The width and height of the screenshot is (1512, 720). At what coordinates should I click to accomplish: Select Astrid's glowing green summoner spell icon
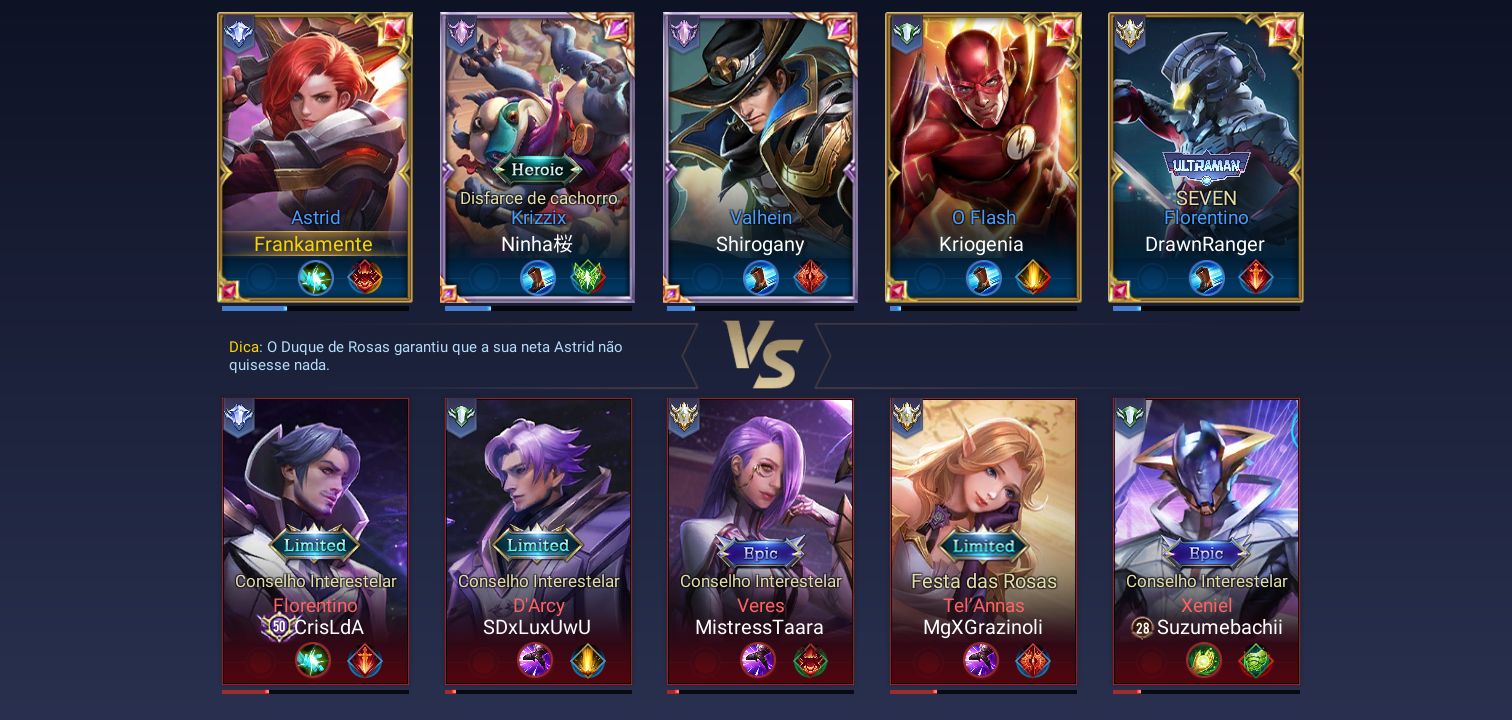point(316,278)
